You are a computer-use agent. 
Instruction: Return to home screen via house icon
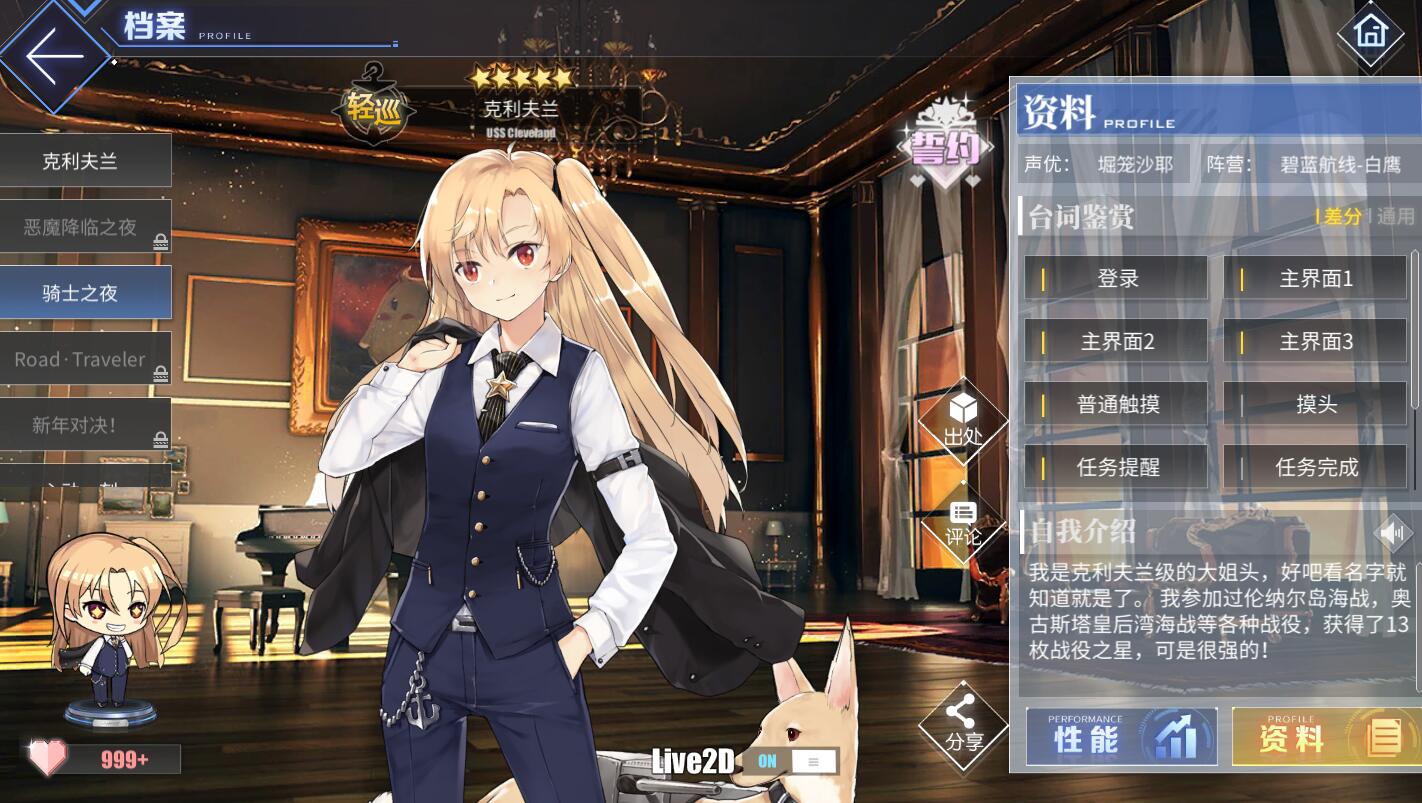(1370, 33)
